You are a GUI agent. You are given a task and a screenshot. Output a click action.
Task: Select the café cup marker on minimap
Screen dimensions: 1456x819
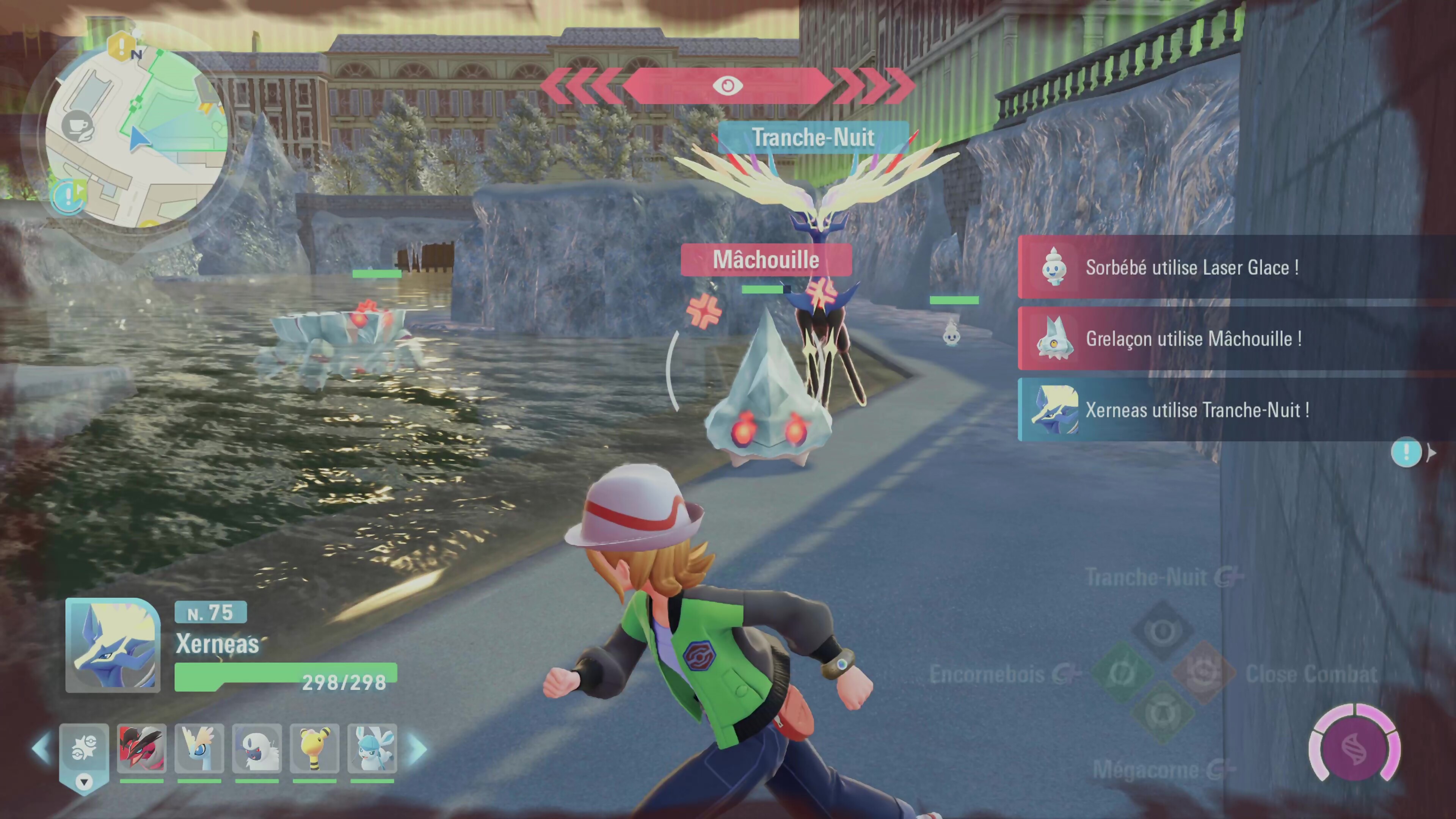(77, 126)
